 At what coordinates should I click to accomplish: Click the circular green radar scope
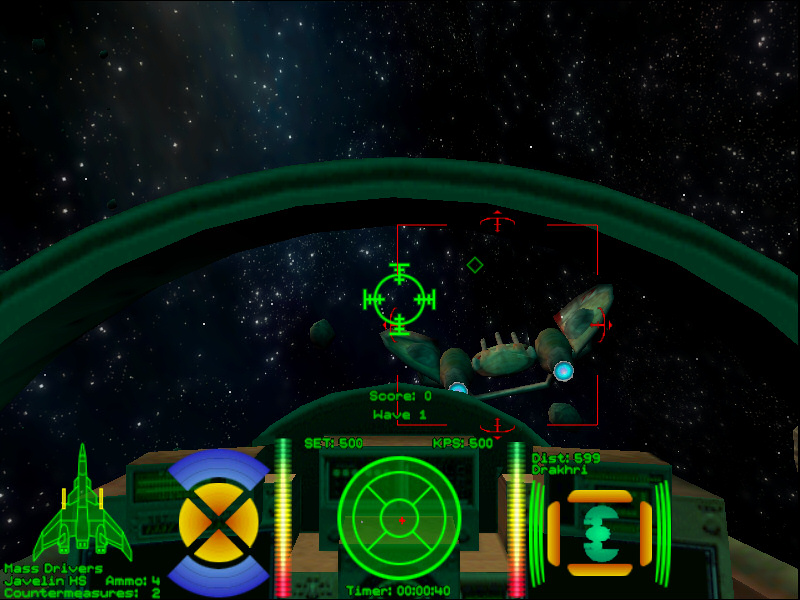click(x=400, y=518)
